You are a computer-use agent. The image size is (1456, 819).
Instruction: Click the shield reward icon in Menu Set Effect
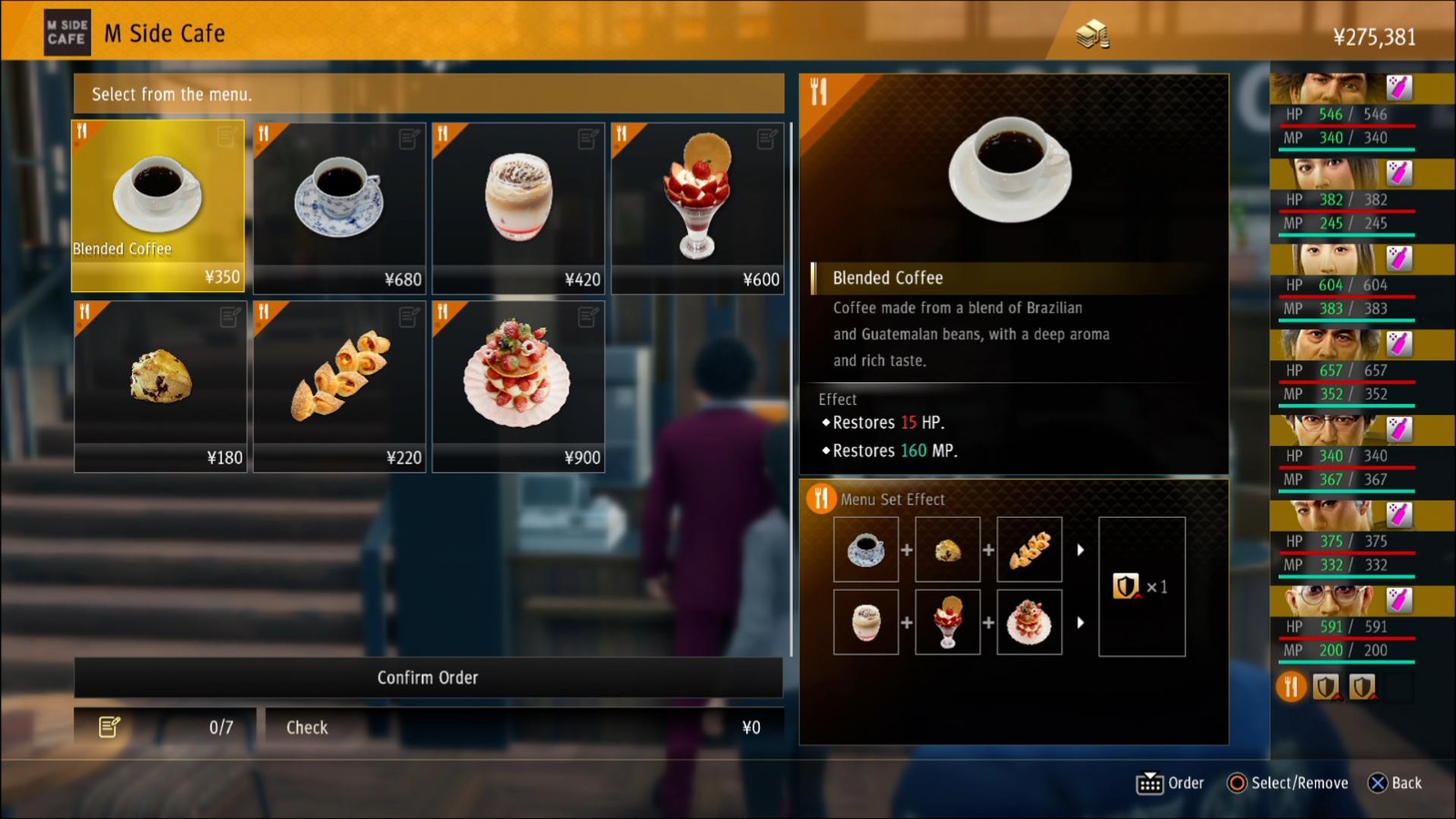coord(1127,587)
